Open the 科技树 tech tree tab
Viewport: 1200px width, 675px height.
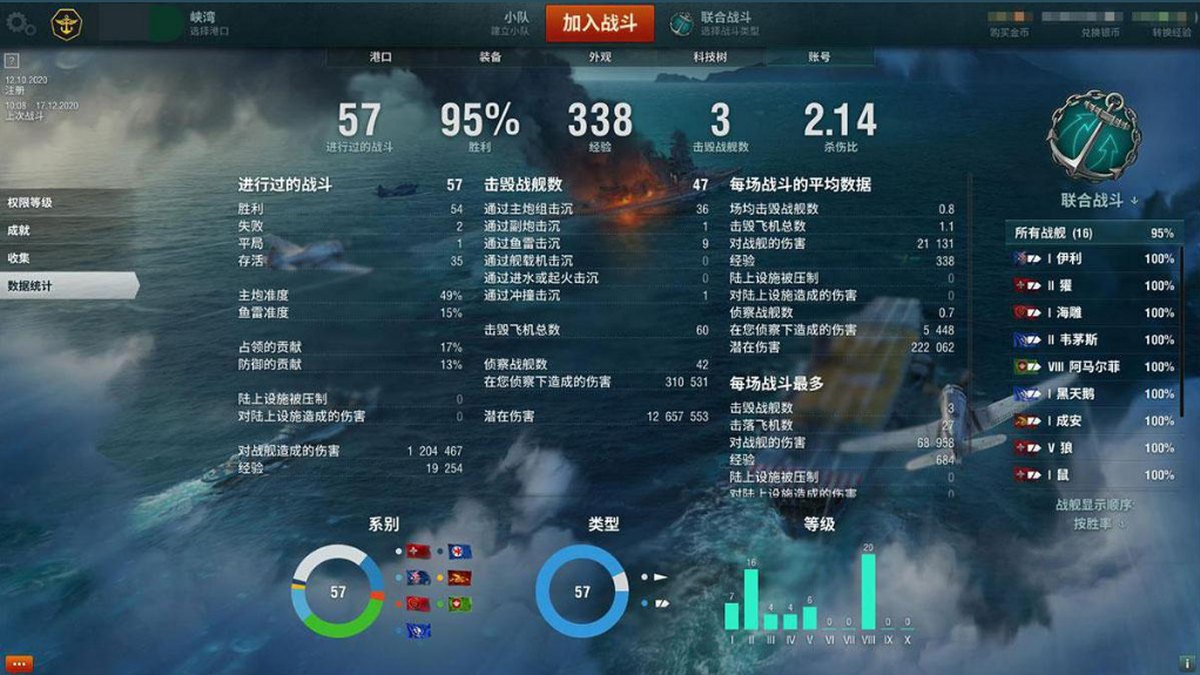point(710,58)
